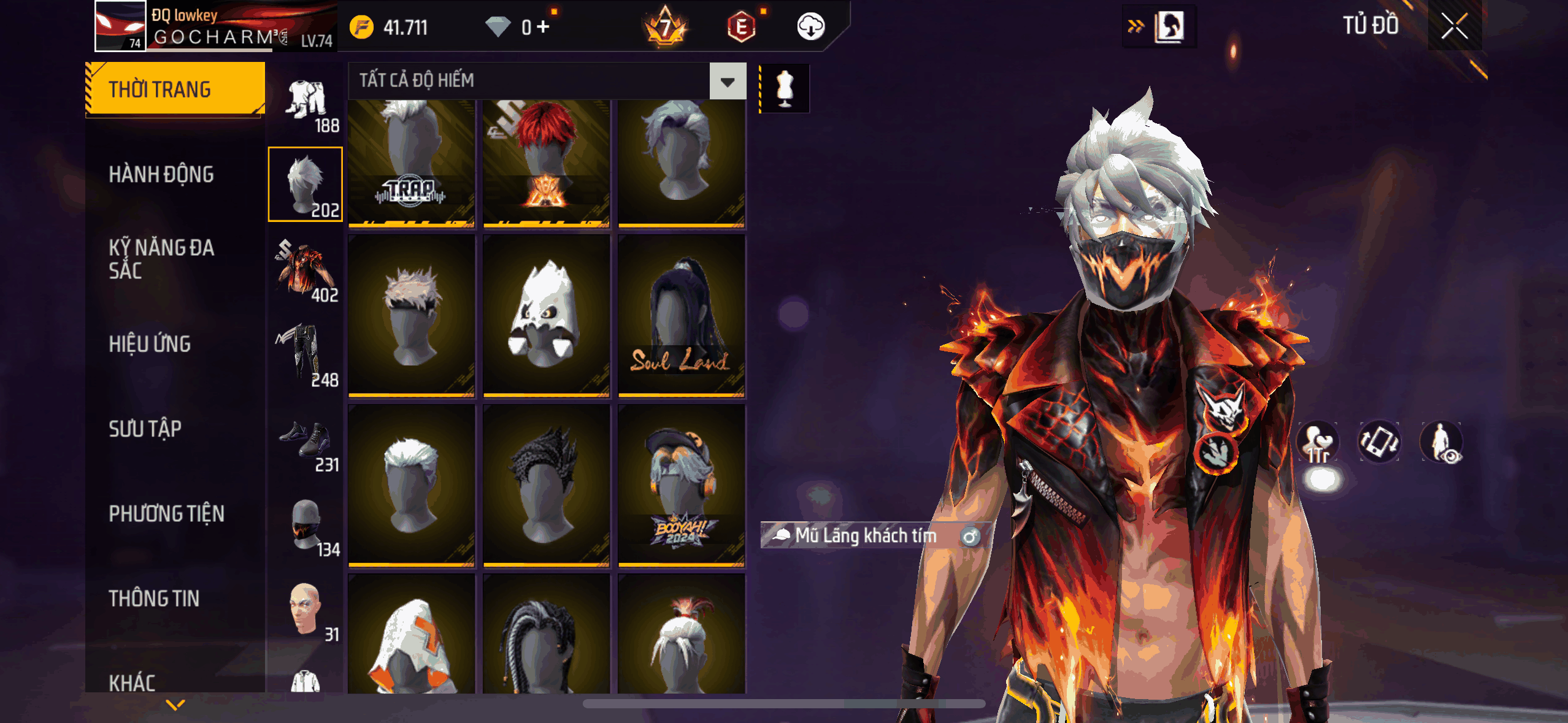Open the outfit sets category with 188 items
The image size is (1568, 723).
coord(306,104)
